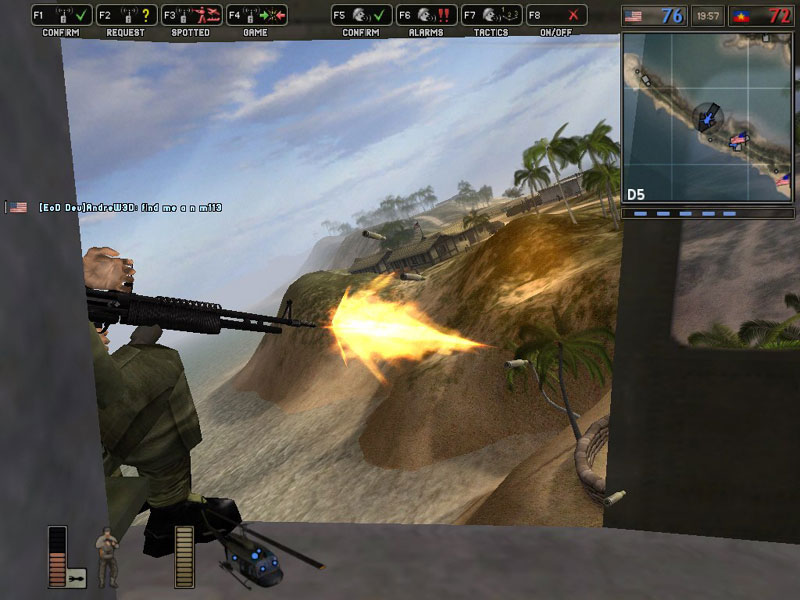
Task: Open the F2 Request radio menu
Action: pos(126,16)
